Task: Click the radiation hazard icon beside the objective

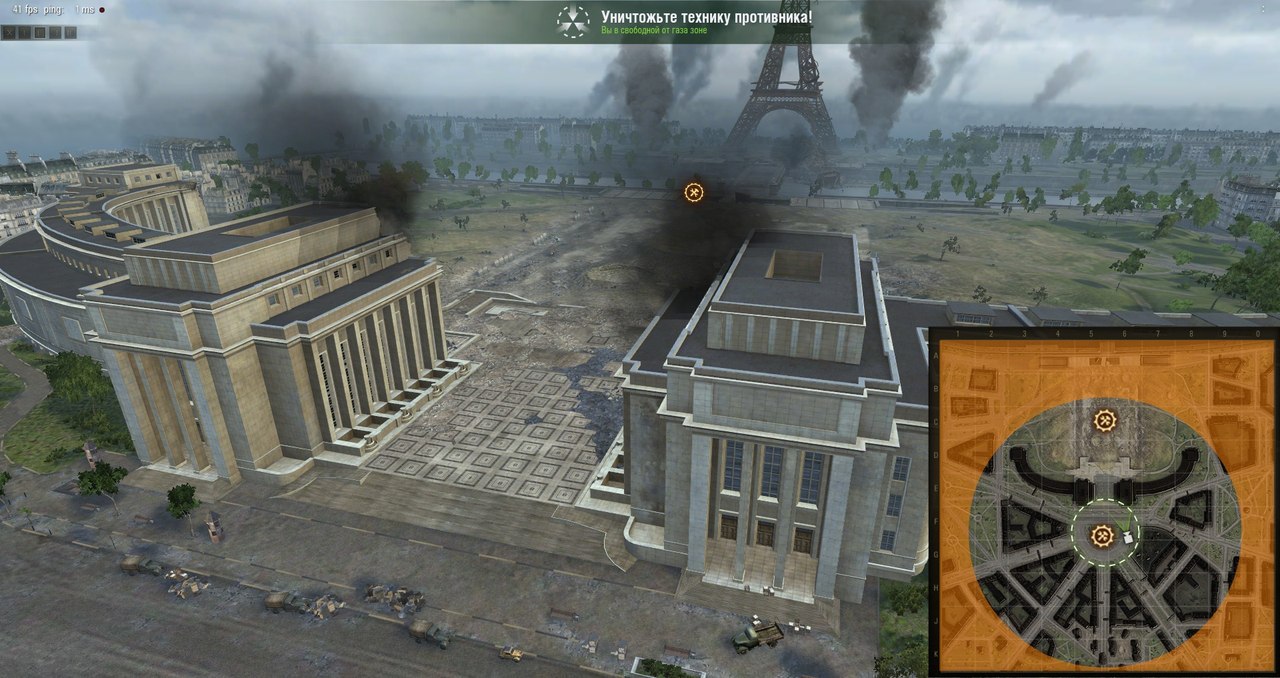Action: (x=573, y=21)
